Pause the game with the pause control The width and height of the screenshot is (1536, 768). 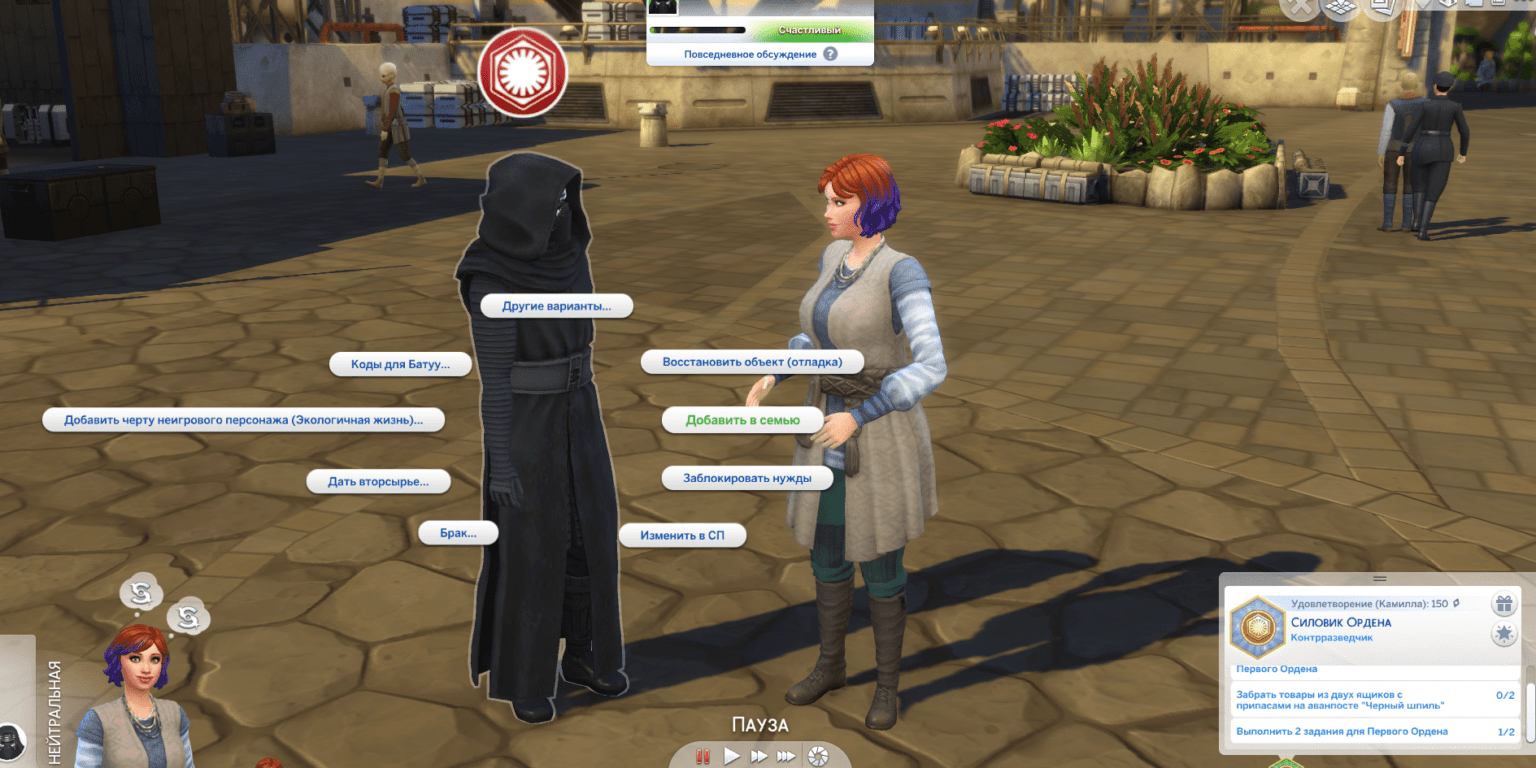click(703, 757)
